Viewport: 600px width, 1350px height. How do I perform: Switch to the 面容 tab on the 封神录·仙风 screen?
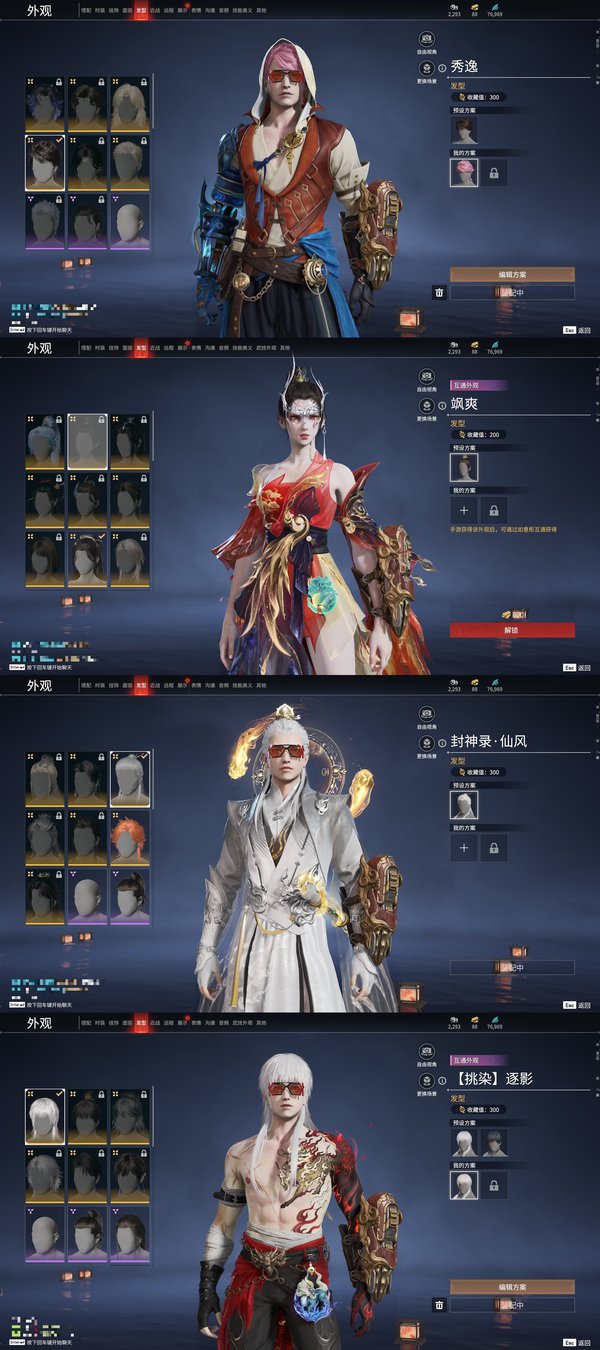127,686
